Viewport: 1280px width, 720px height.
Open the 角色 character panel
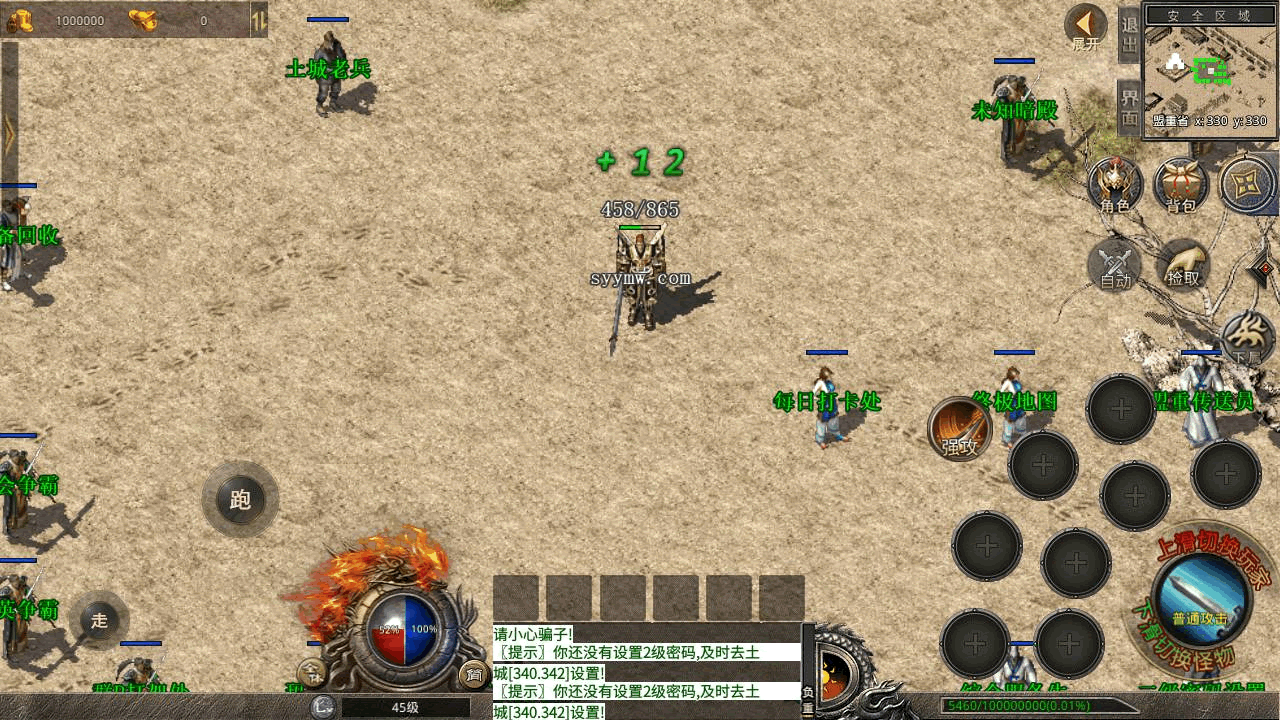pos(1115,184)
